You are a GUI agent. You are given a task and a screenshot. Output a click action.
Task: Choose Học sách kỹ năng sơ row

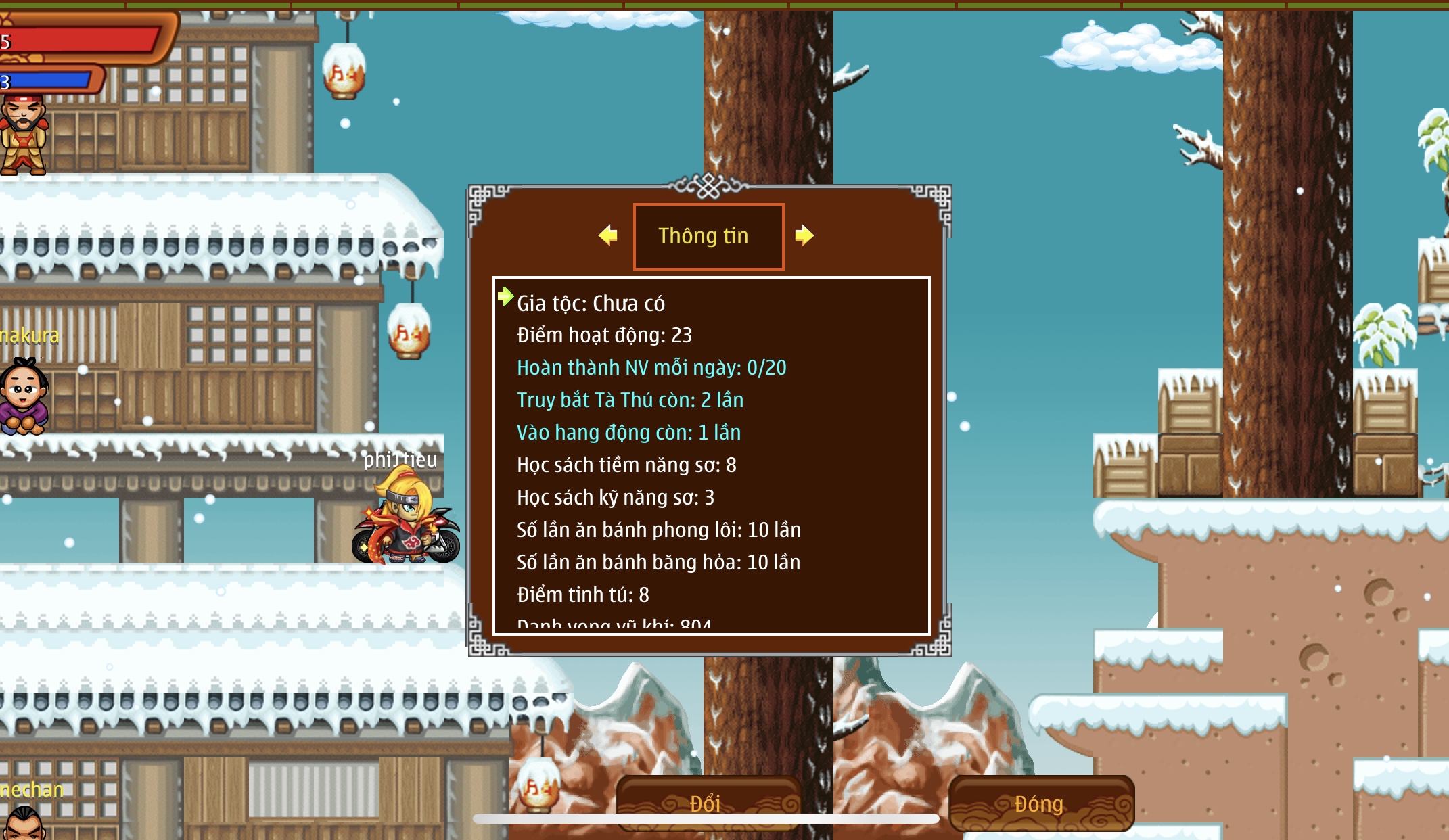(615, 498)
